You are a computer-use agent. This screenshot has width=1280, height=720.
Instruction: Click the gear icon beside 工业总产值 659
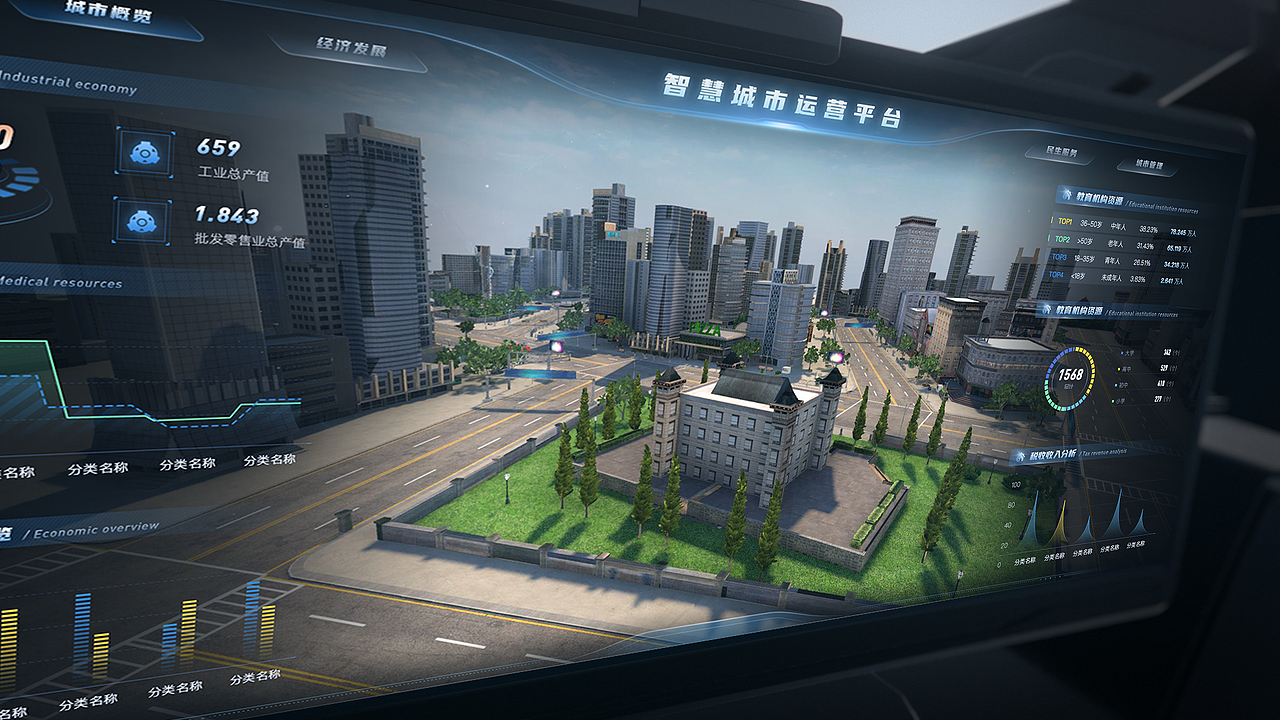click(x=143, y=153)
